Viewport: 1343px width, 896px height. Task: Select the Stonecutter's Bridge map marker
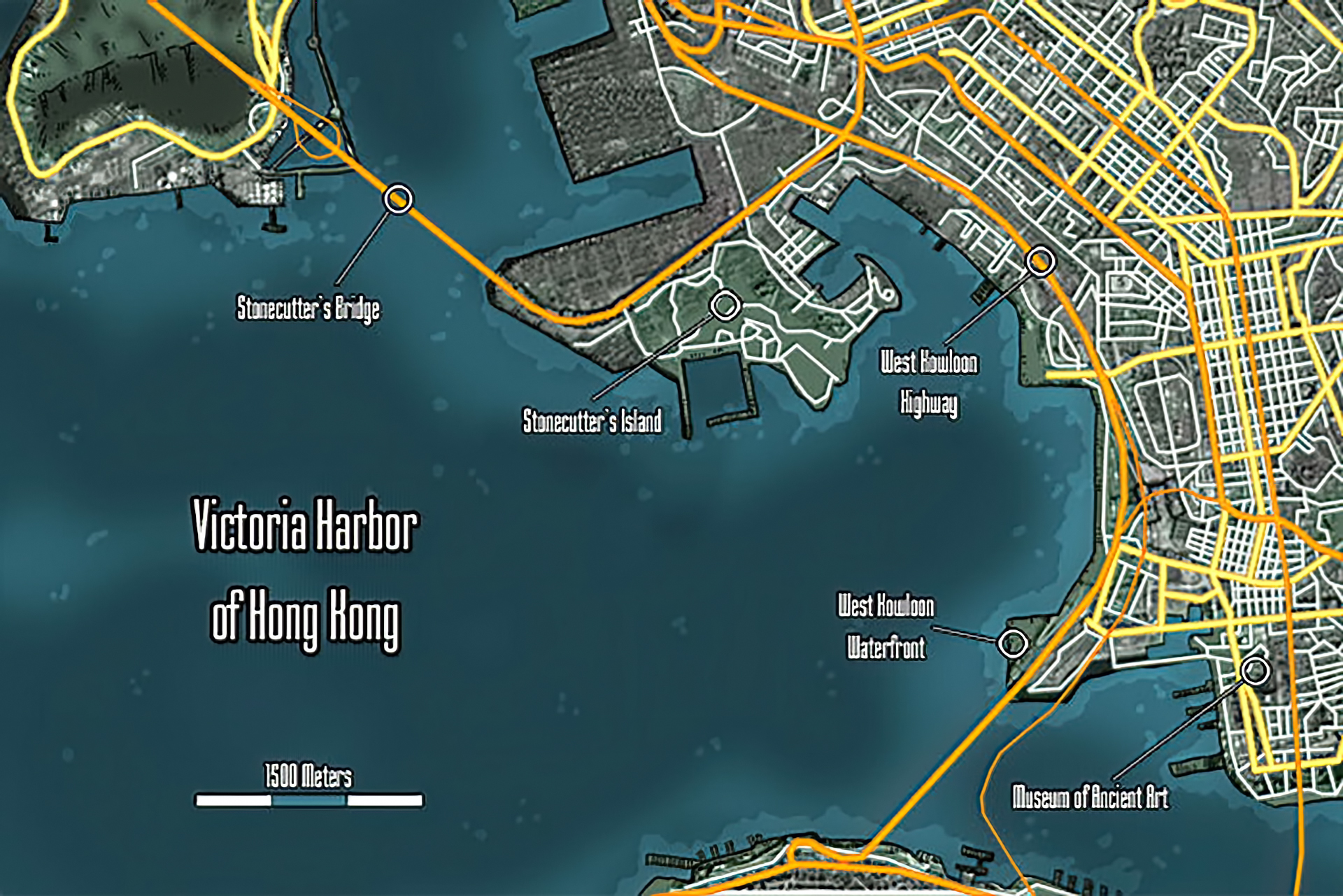399,199
